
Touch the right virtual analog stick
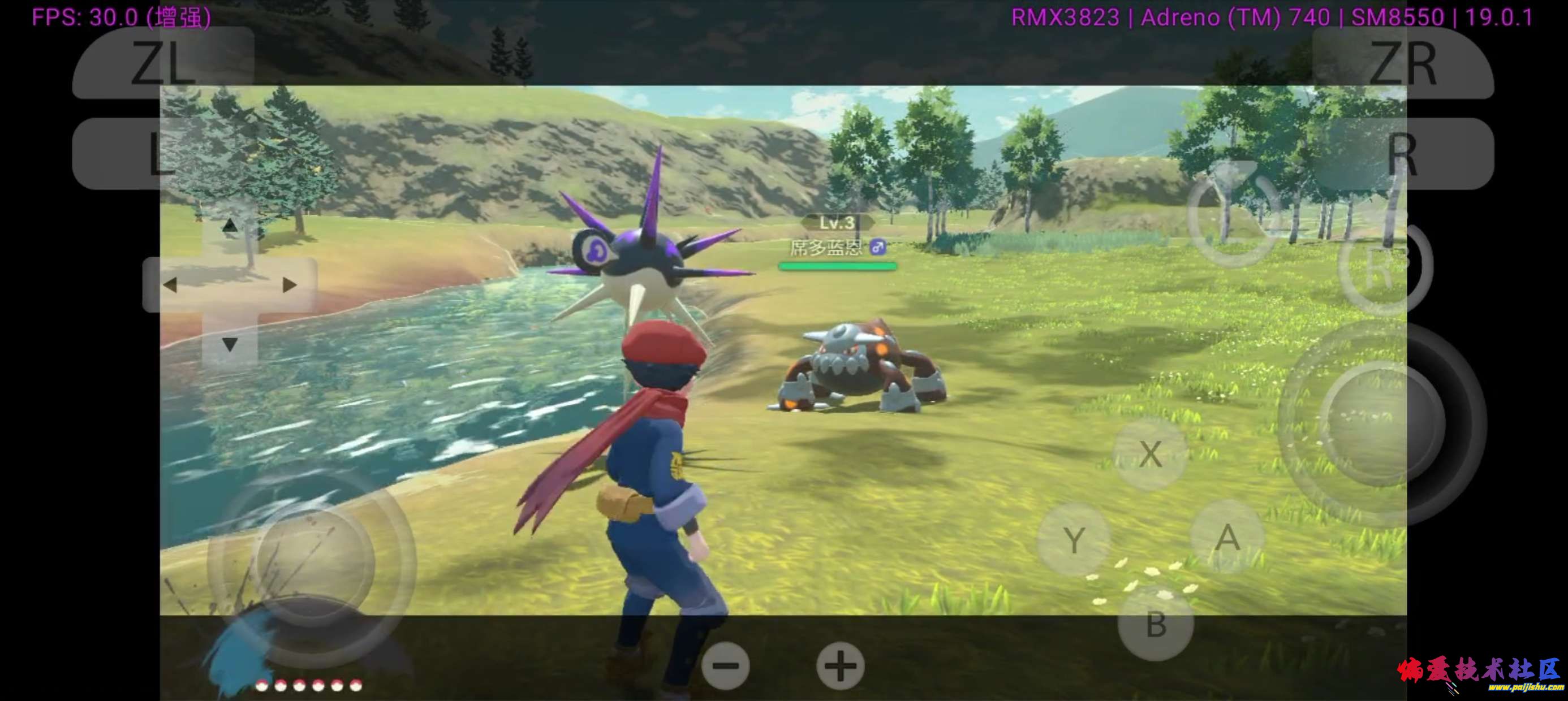[1383, 423]
